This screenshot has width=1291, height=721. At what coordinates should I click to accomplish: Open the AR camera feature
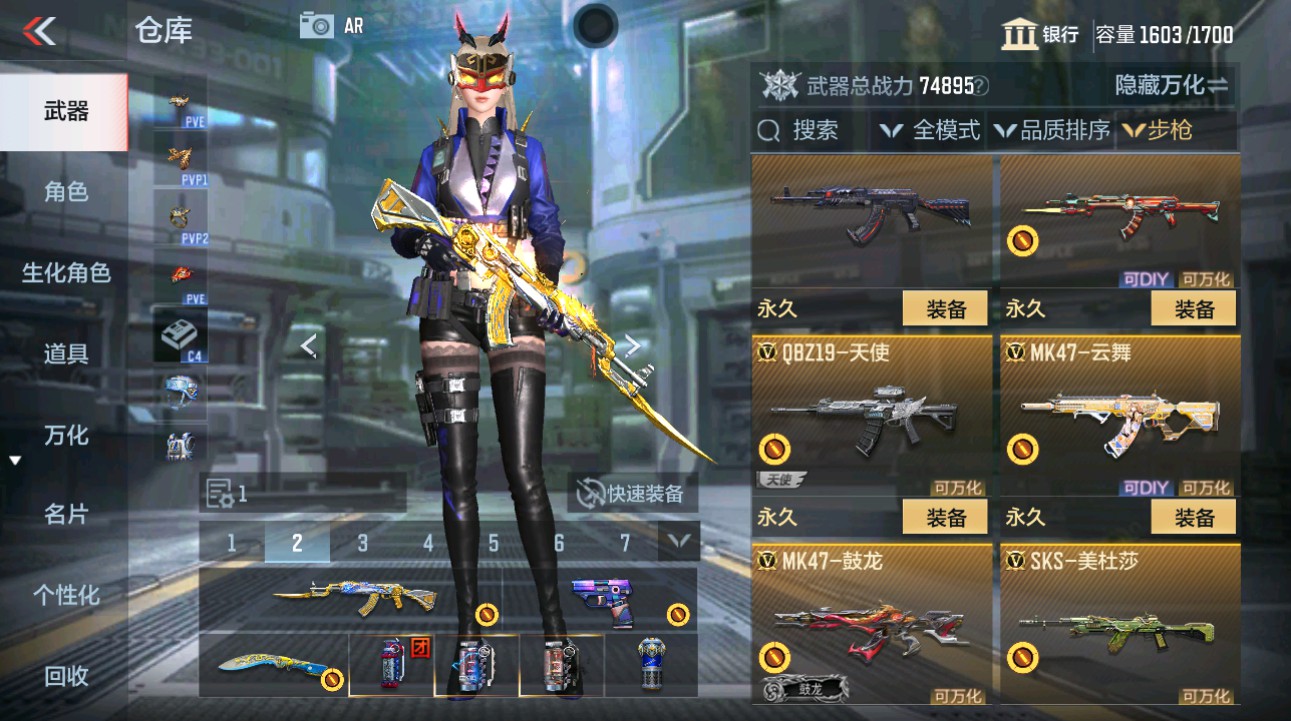(x=318, y=26)
